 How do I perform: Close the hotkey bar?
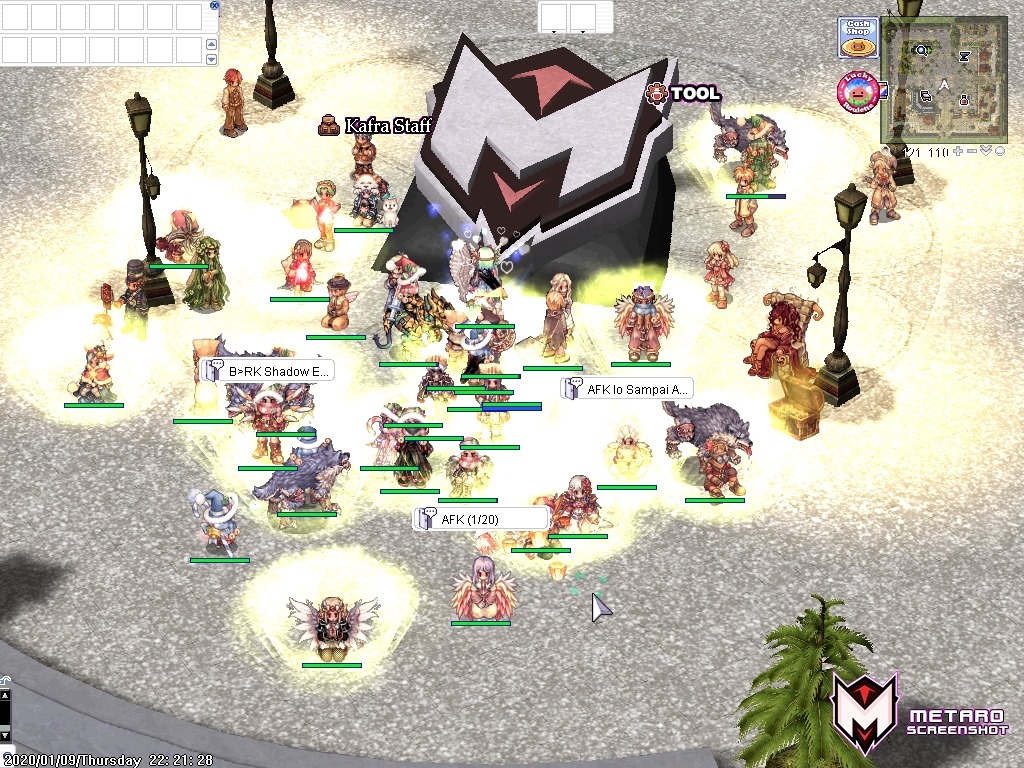(x=215, y=5)
